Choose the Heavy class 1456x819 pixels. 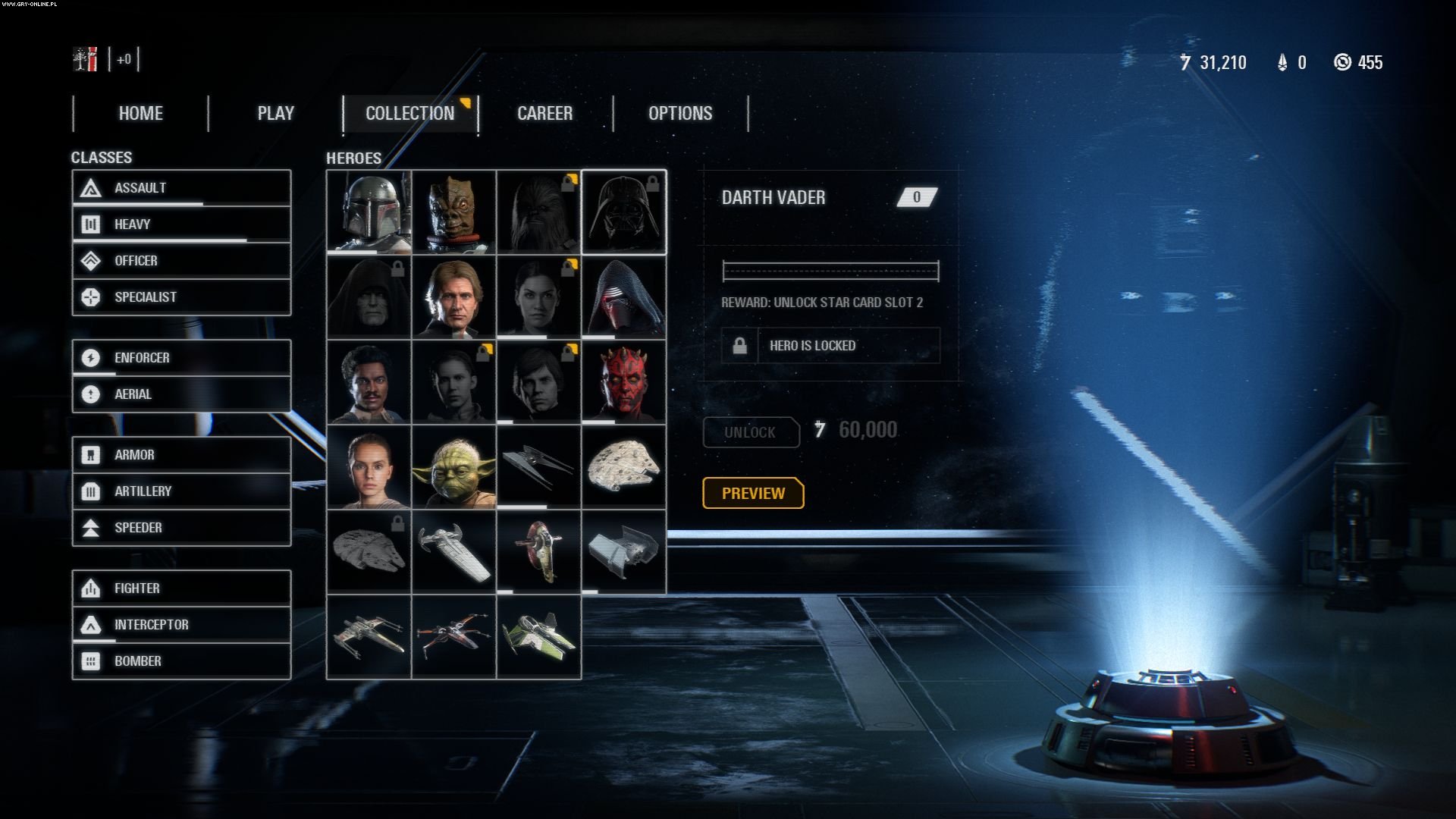(x=181, y=224)
